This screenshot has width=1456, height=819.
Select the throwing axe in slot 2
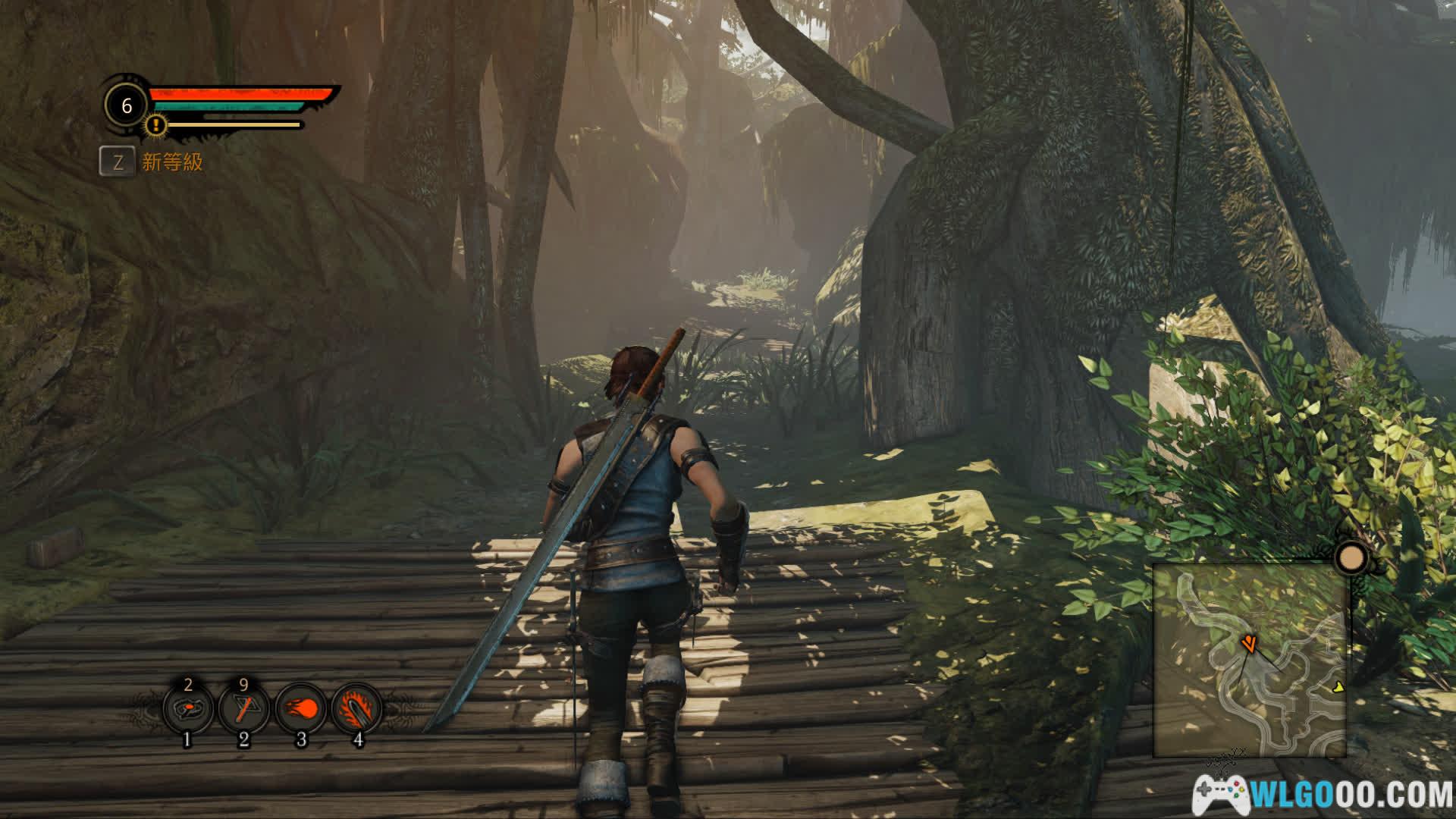(x=243, y=710)
